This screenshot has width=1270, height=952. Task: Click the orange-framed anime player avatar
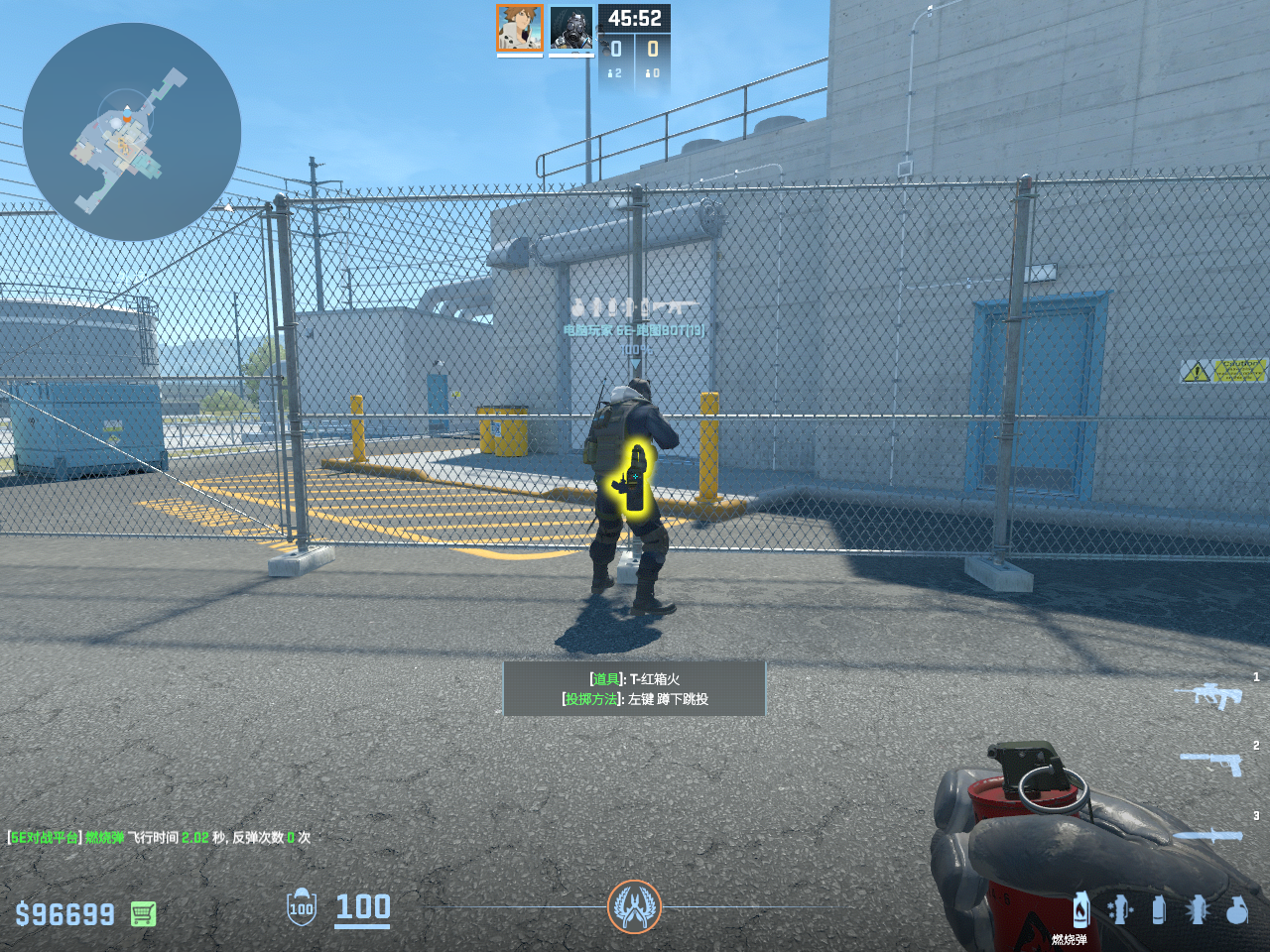519,28
